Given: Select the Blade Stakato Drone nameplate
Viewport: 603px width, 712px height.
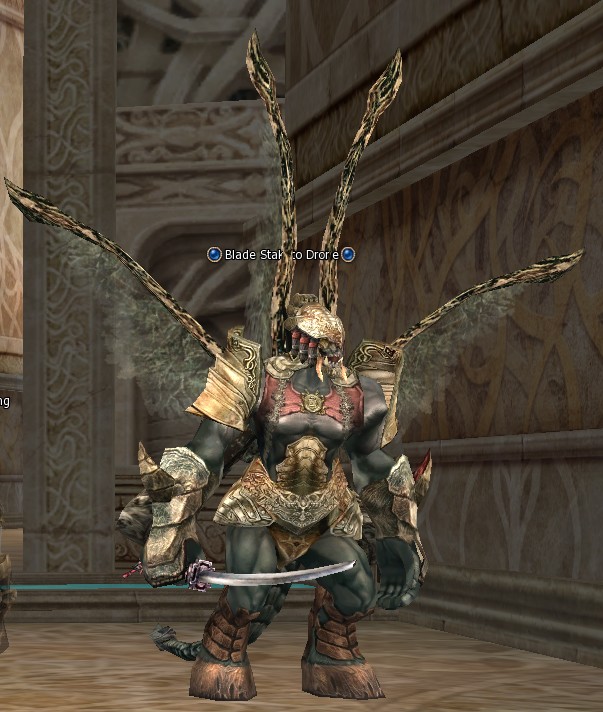Looking at the screenshot, I should (280, 255).
